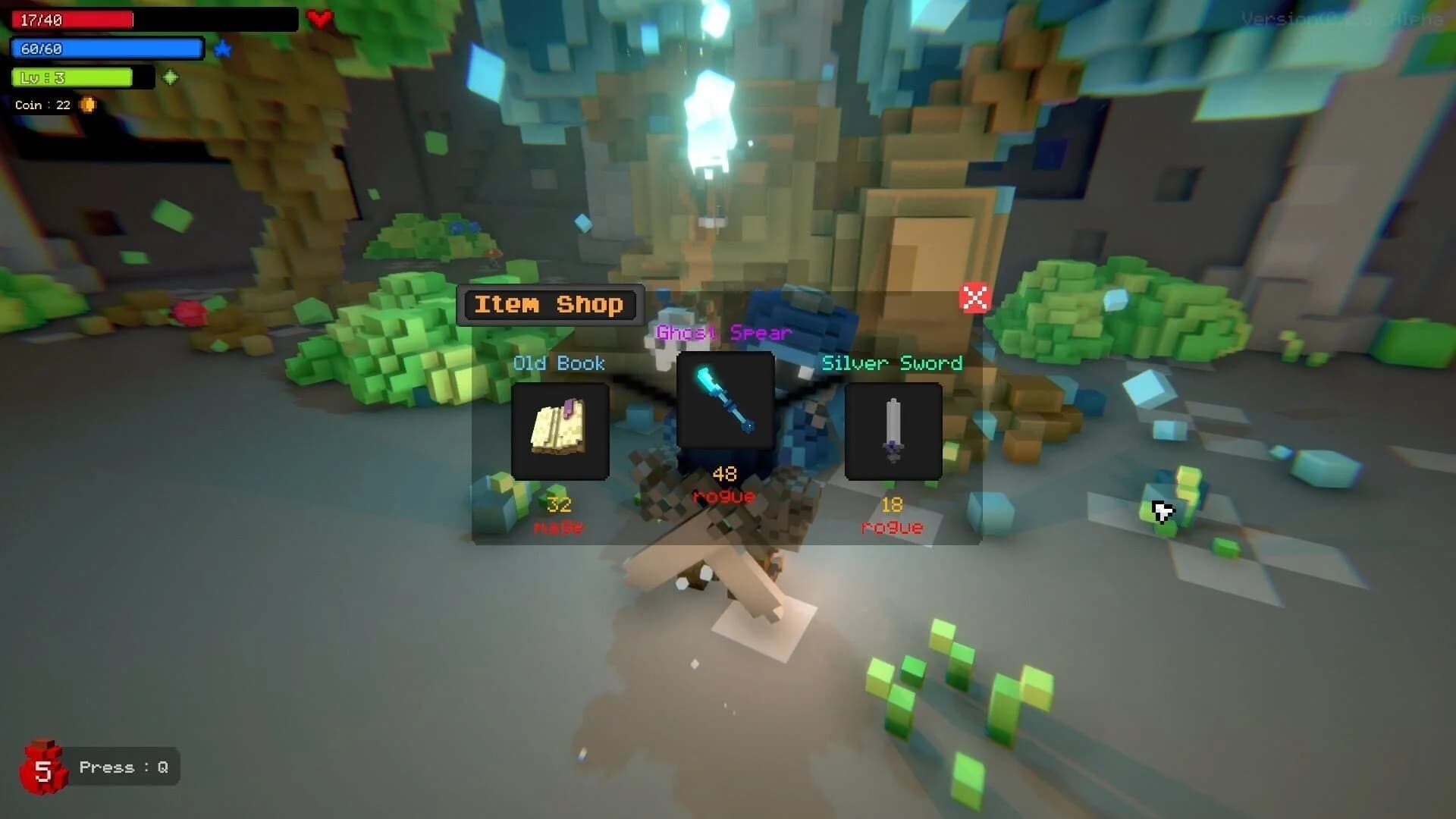Click the 18 rogue price tag
Viewport: 1456px width, 819px height.
click(892, 516)
